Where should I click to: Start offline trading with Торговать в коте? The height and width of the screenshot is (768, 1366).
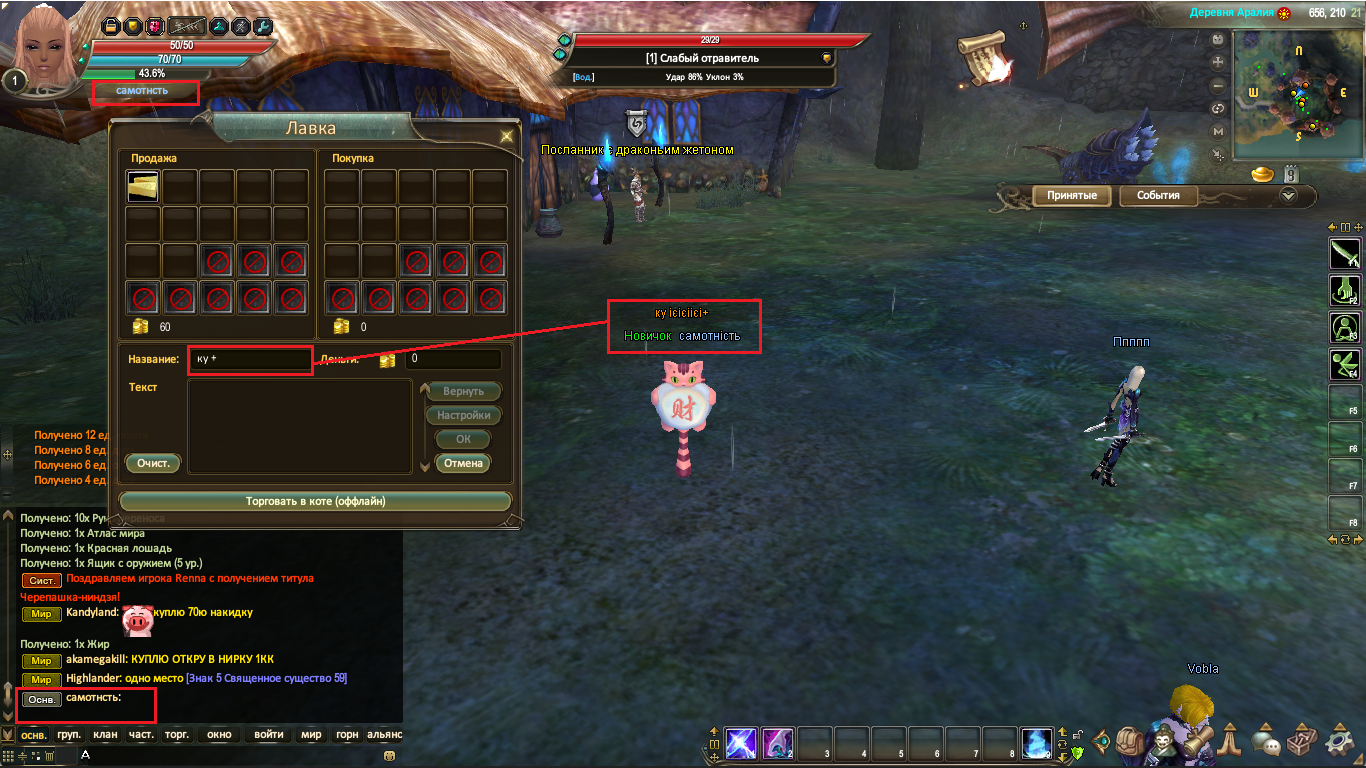click(x=315, y=501)
